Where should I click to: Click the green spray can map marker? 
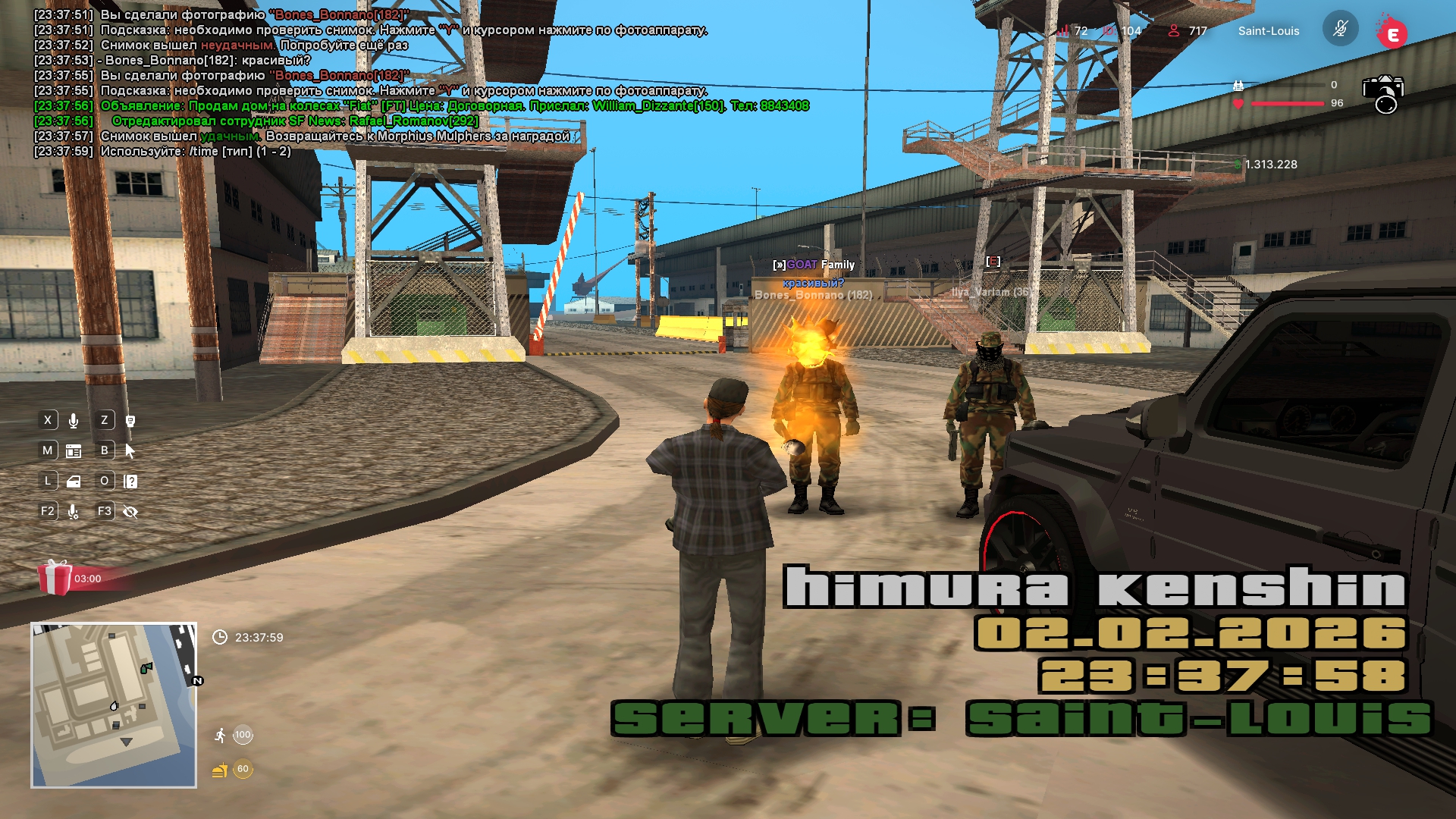[x=146, y=668]
